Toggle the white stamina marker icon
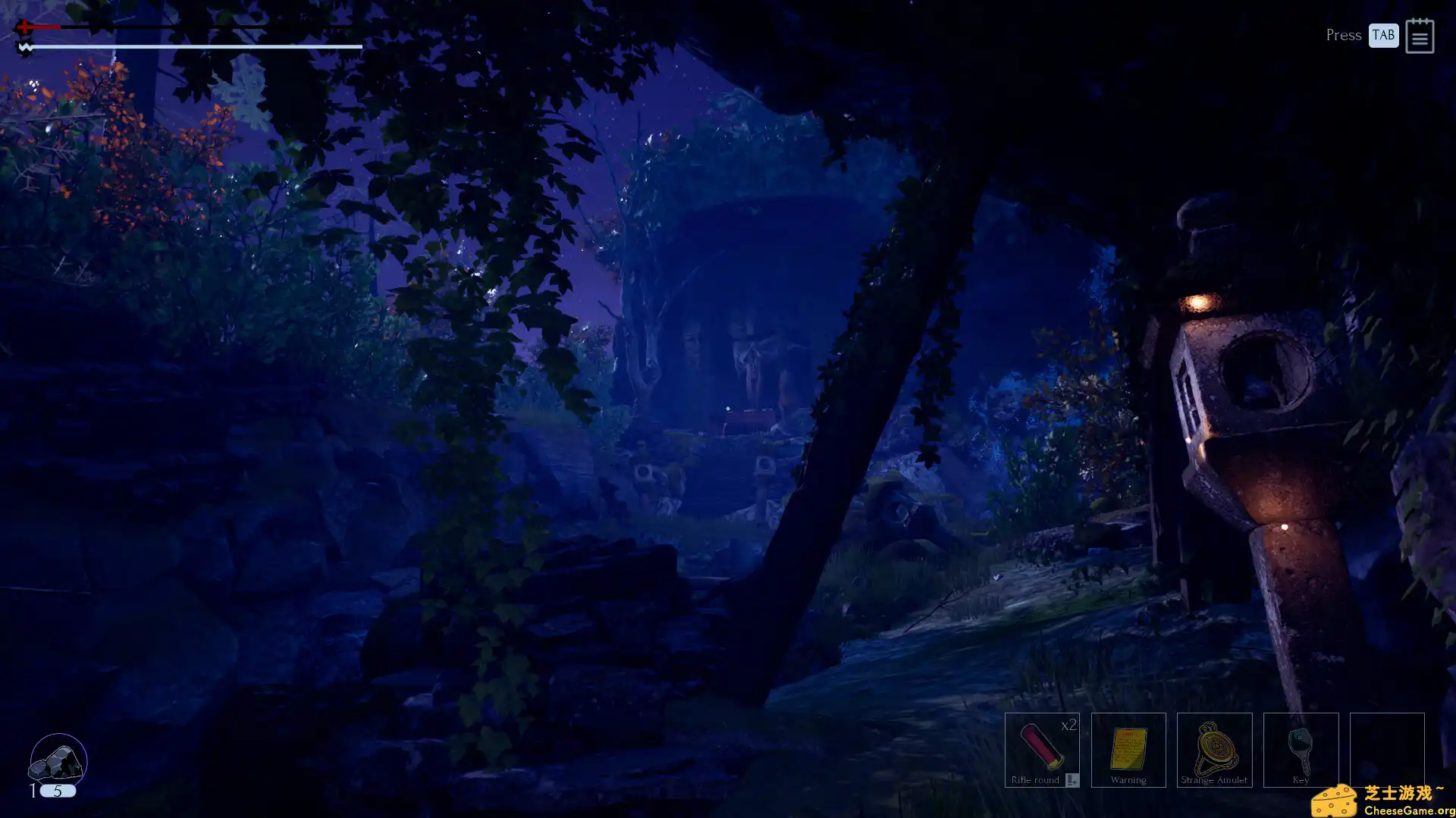Image resolution: width=1456 pixels, height=818 pixels. pyautogui.click(x=26, y=46)
